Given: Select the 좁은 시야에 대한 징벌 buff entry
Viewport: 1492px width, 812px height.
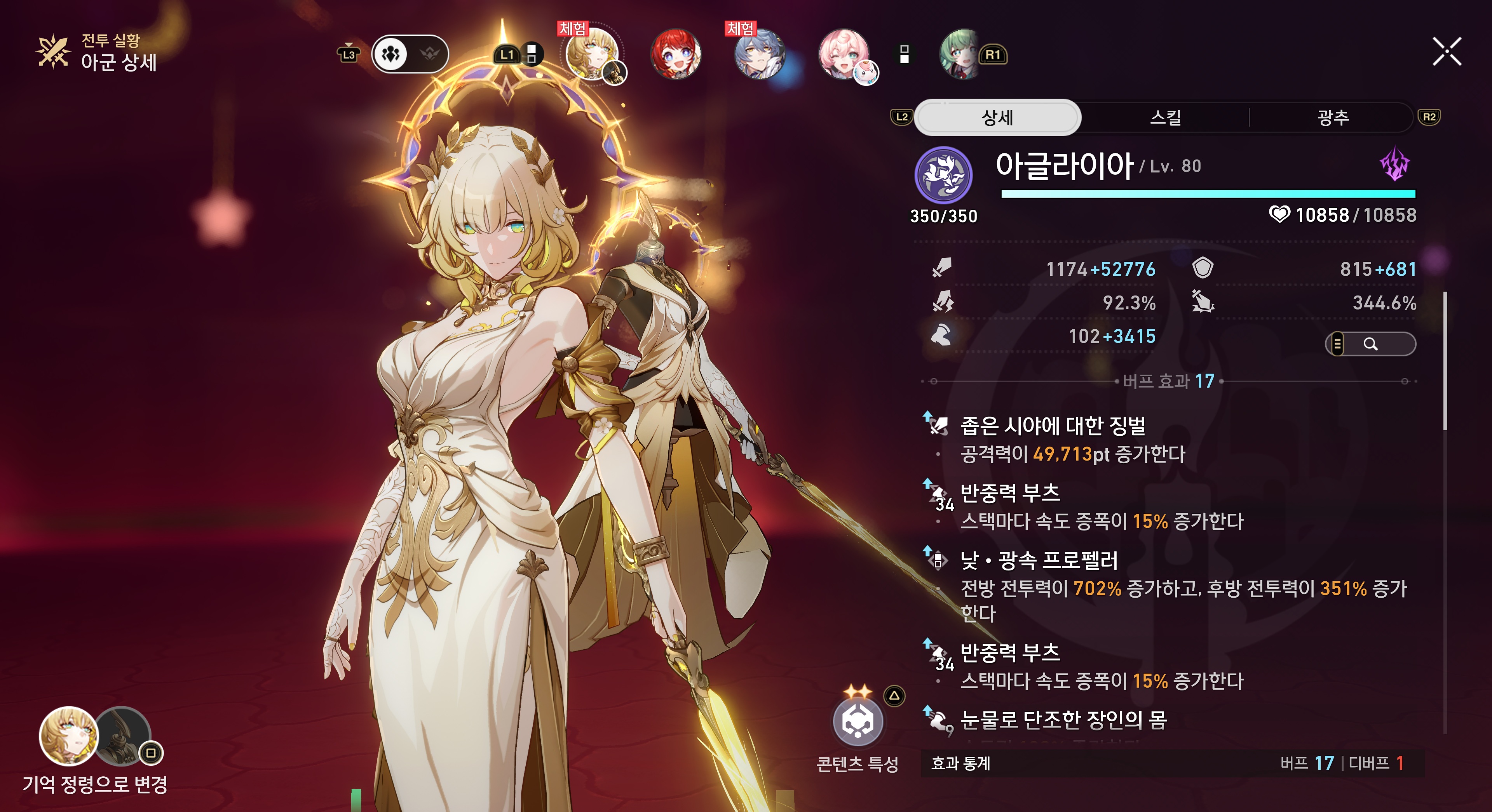Looking at the screenshot, I should (x=1053, y=426).
